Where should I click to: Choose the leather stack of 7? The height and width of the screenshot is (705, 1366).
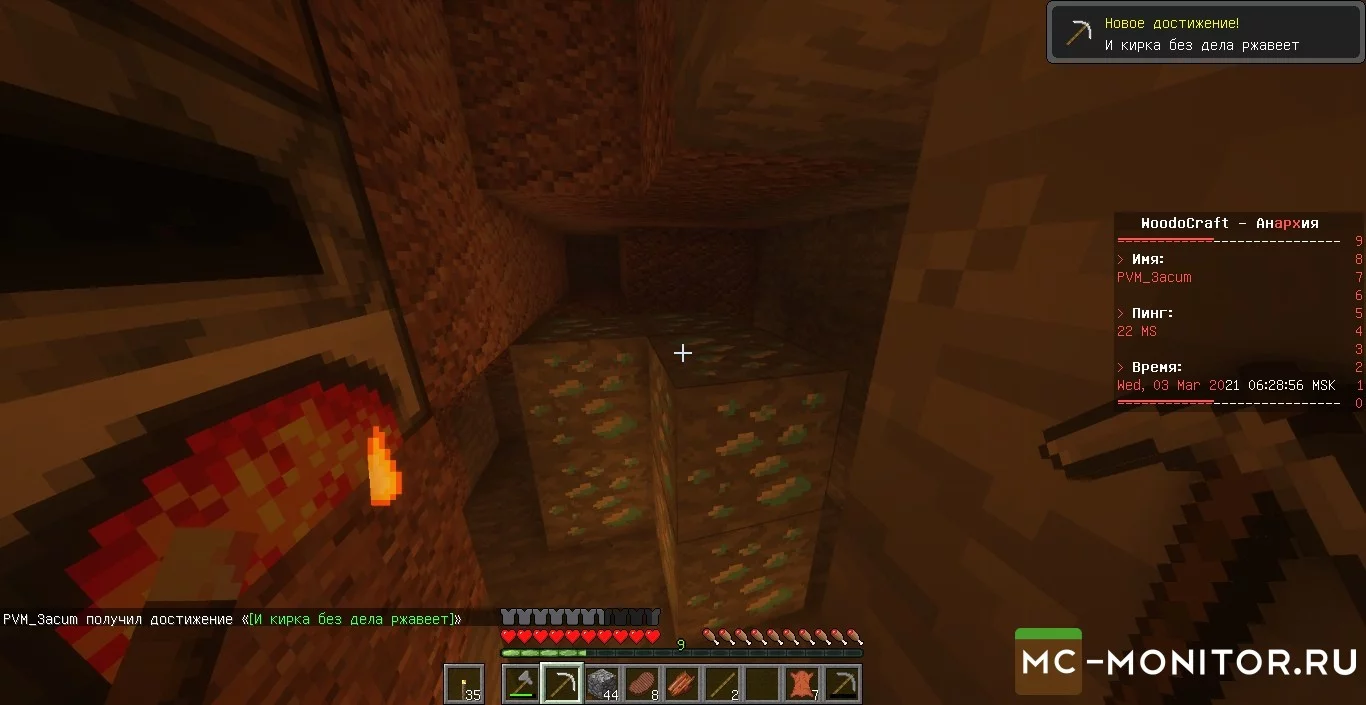[x=801, y=684]
